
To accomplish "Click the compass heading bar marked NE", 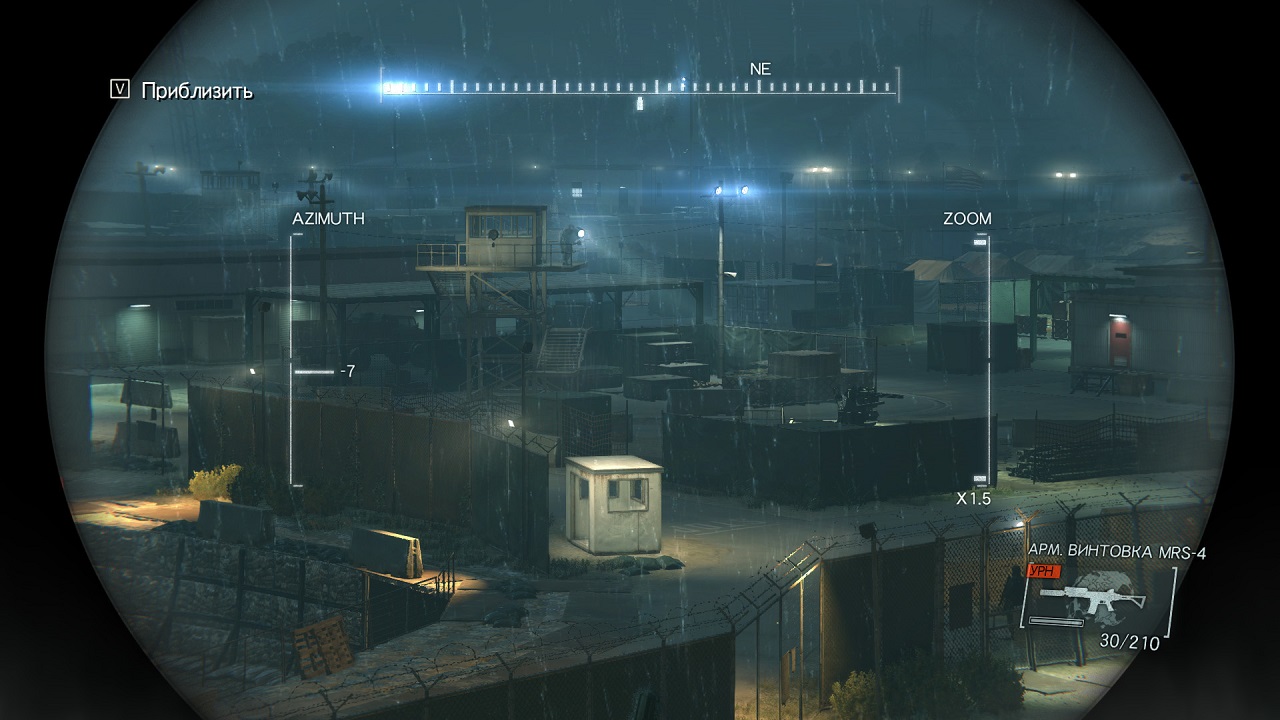I will click(640, 87).
